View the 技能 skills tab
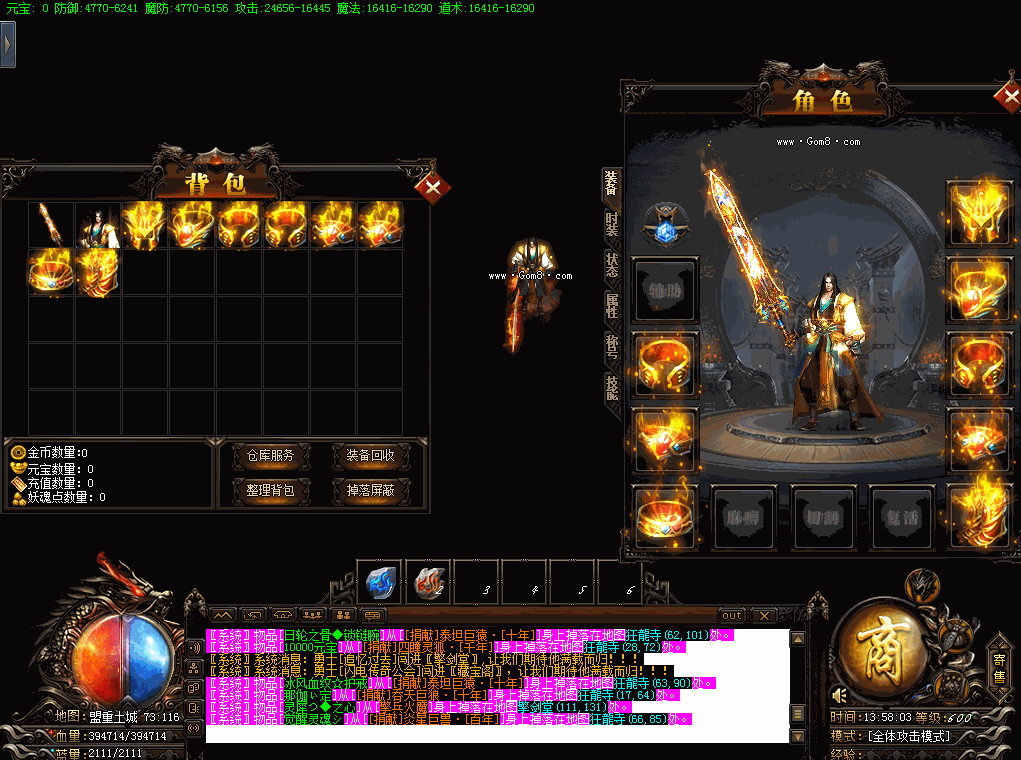This screenshot has width=1021, height=760. pos(611,386)
